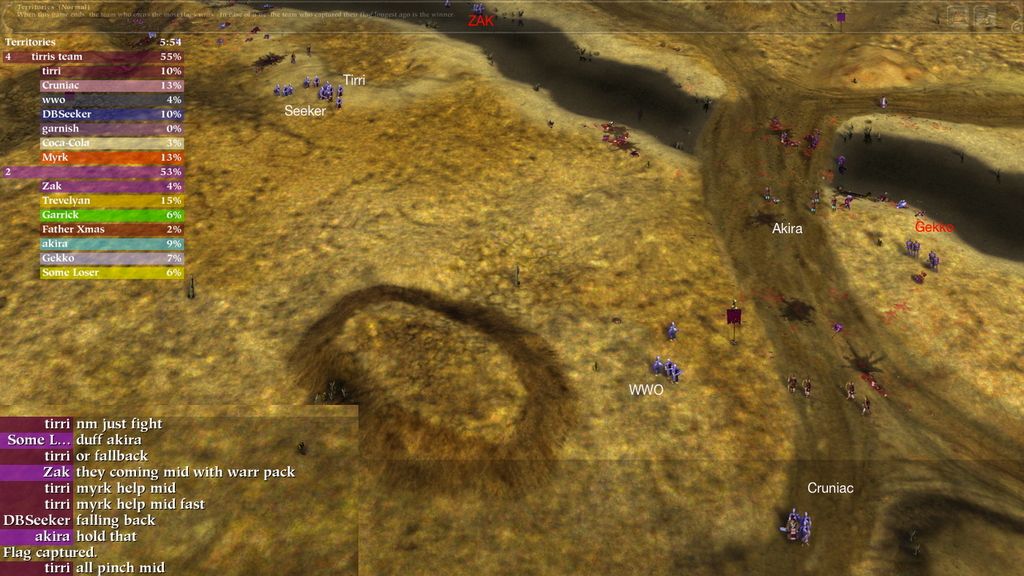This screenshot has width=1024, height=576.
Task: Select garnish in the player list
Action: click(110, 128)
